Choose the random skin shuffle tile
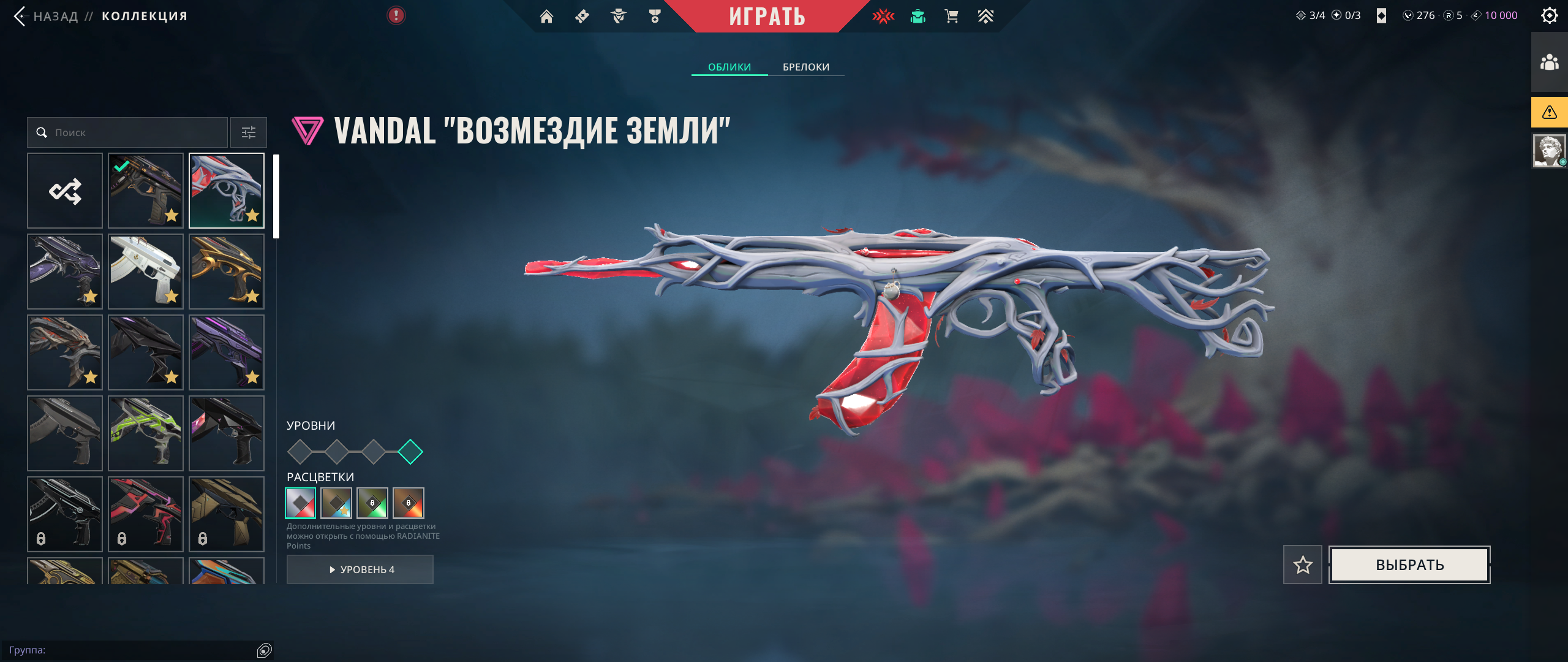The image size is (1568, 662). click(x=65, y=191)
